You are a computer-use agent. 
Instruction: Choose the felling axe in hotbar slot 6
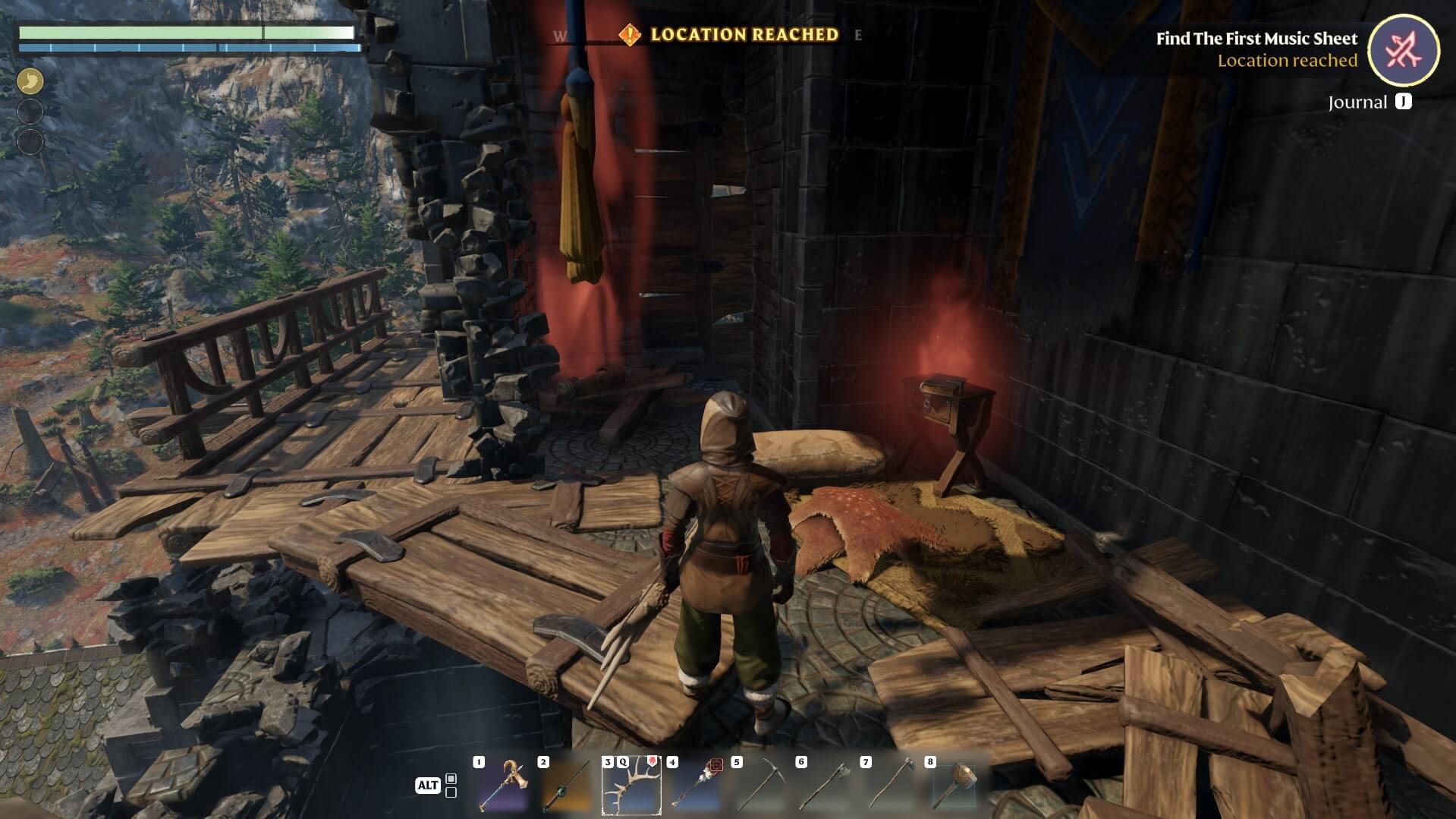tap(825, 786)
